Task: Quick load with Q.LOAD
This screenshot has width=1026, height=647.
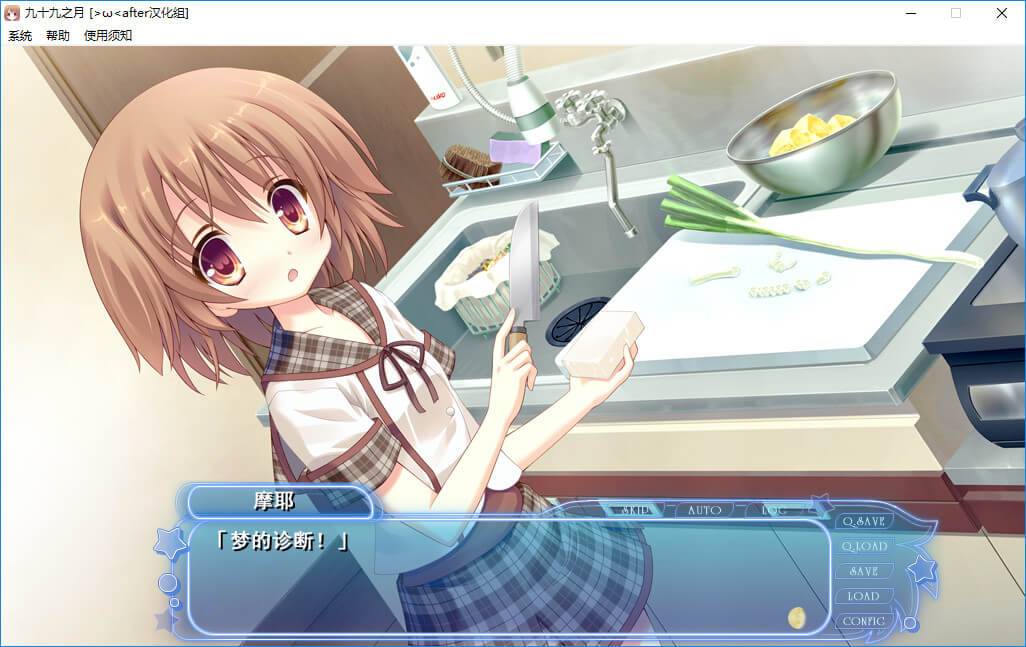Action: point(864,546)
